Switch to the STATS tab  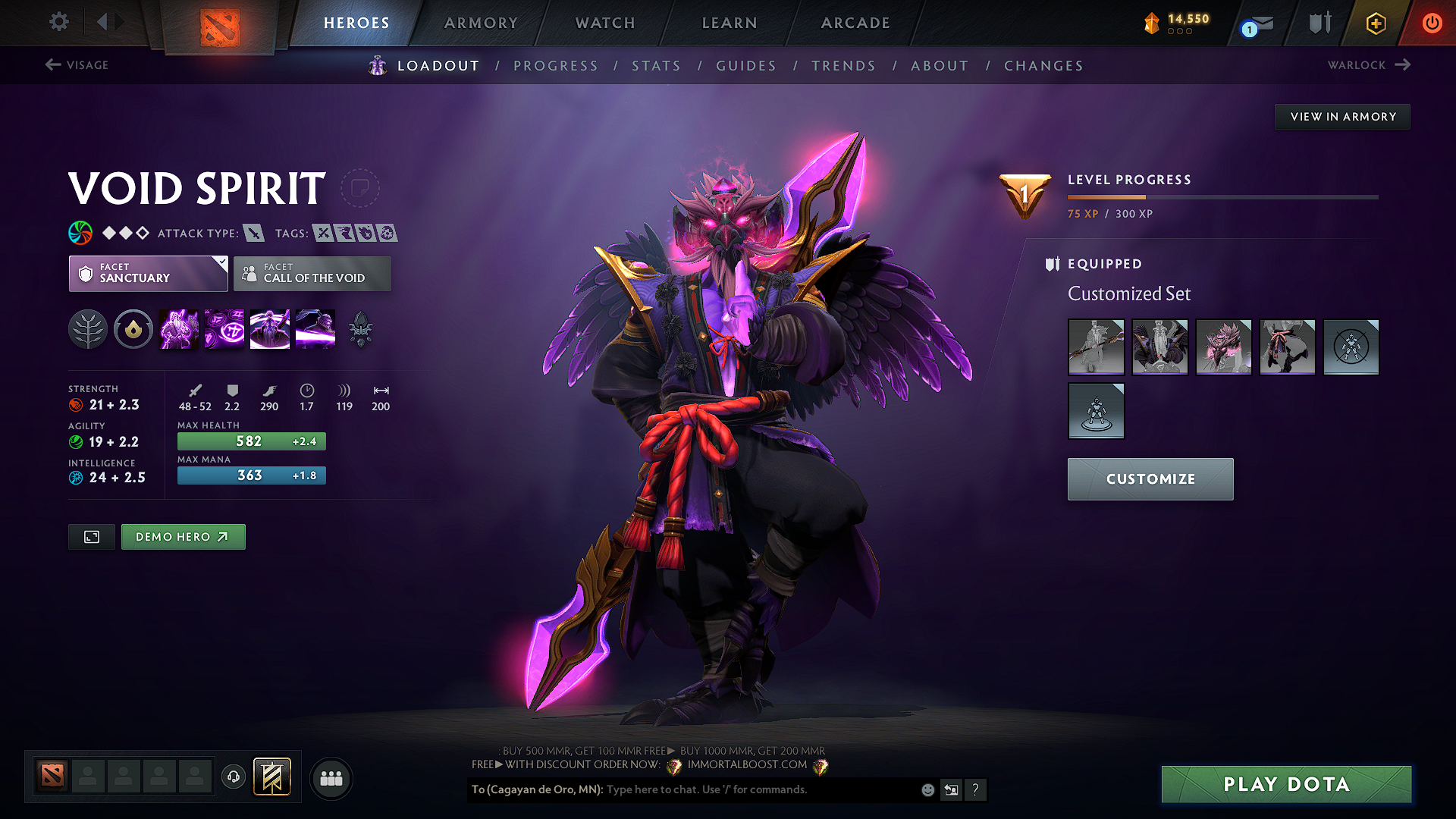click(656, 65)
